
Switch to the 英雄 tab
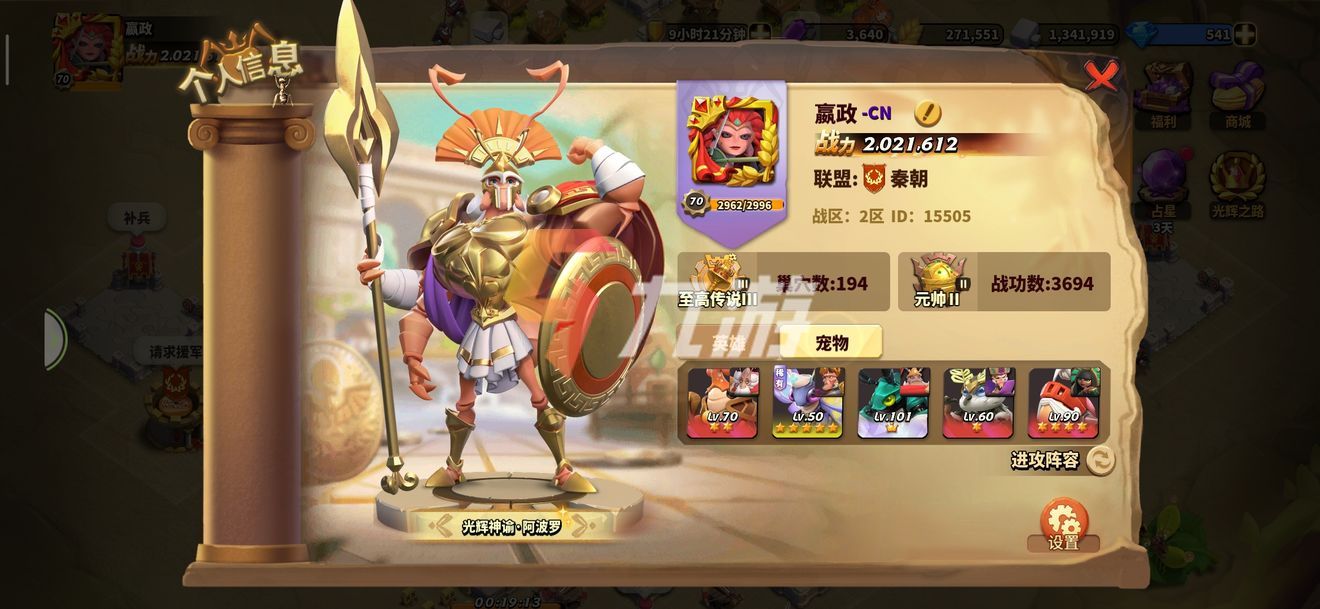pyautogui.click(x=729, y=343)
